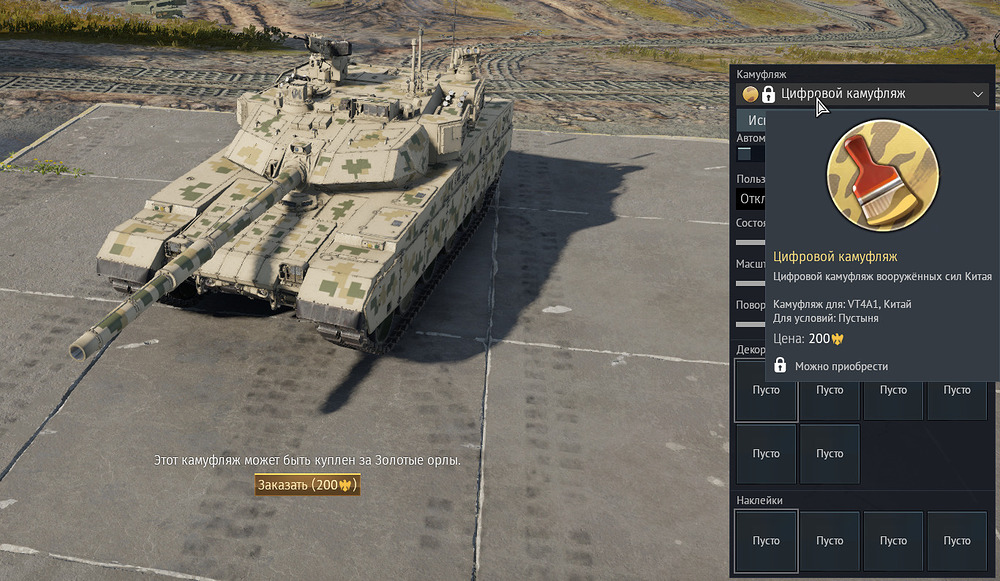The height and width of the screenshot is (581, 1000).
Task: Open the Откл… dropdown under Польз…
Action: coord(752,198)
